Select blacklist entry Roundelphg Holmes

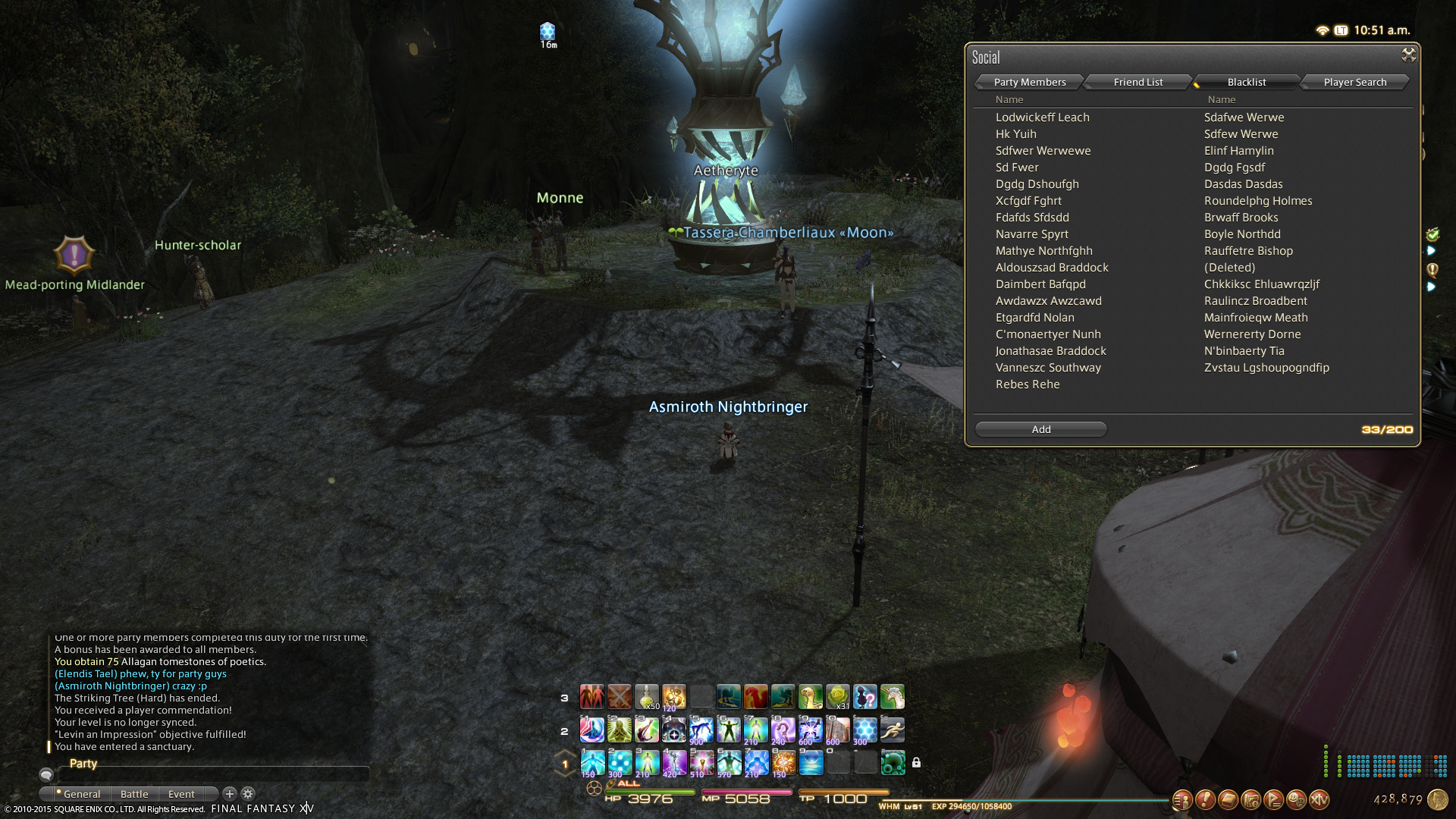(1257, 201)
